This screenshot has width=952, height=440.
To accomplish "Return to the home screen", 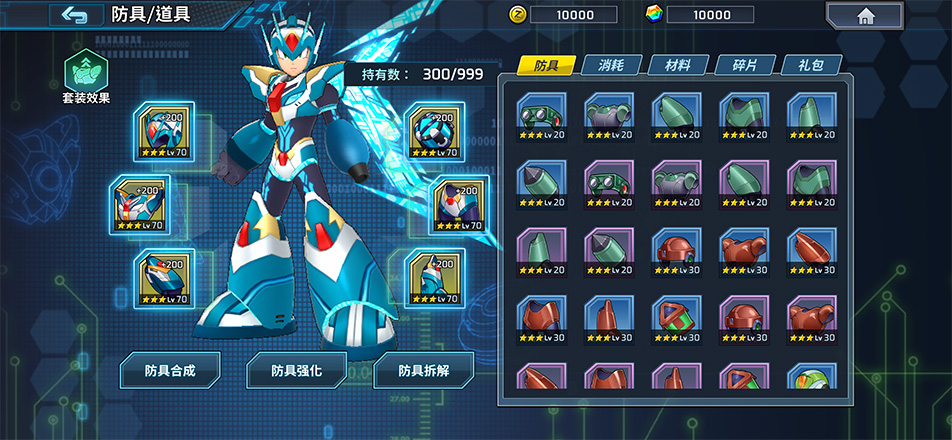I will [x=864, y=15].
